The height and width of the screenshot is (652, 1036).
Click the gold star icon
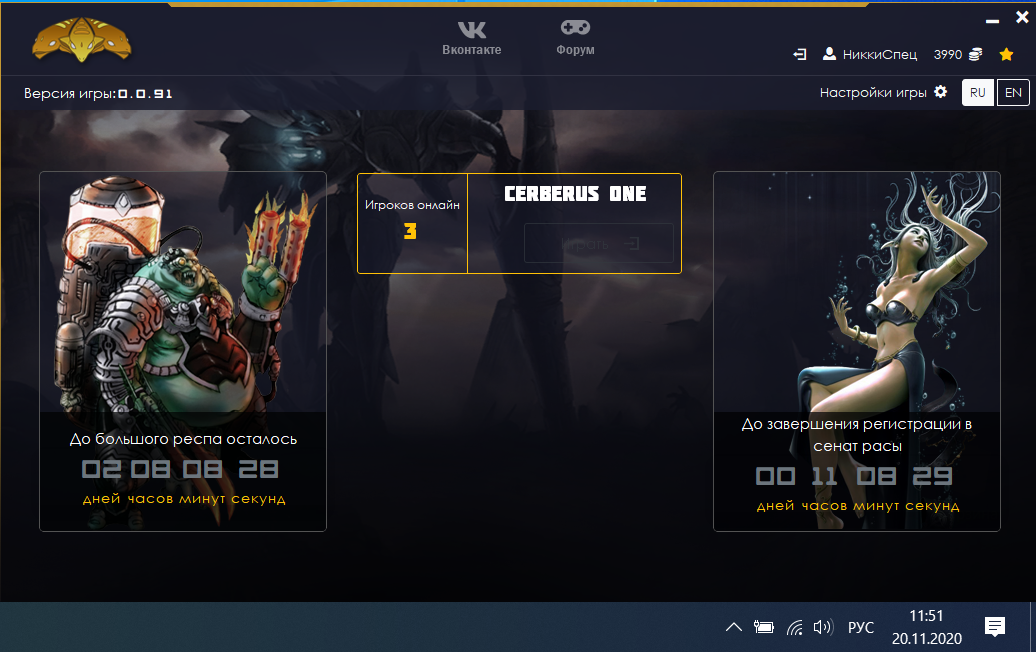pos(1007,54)
